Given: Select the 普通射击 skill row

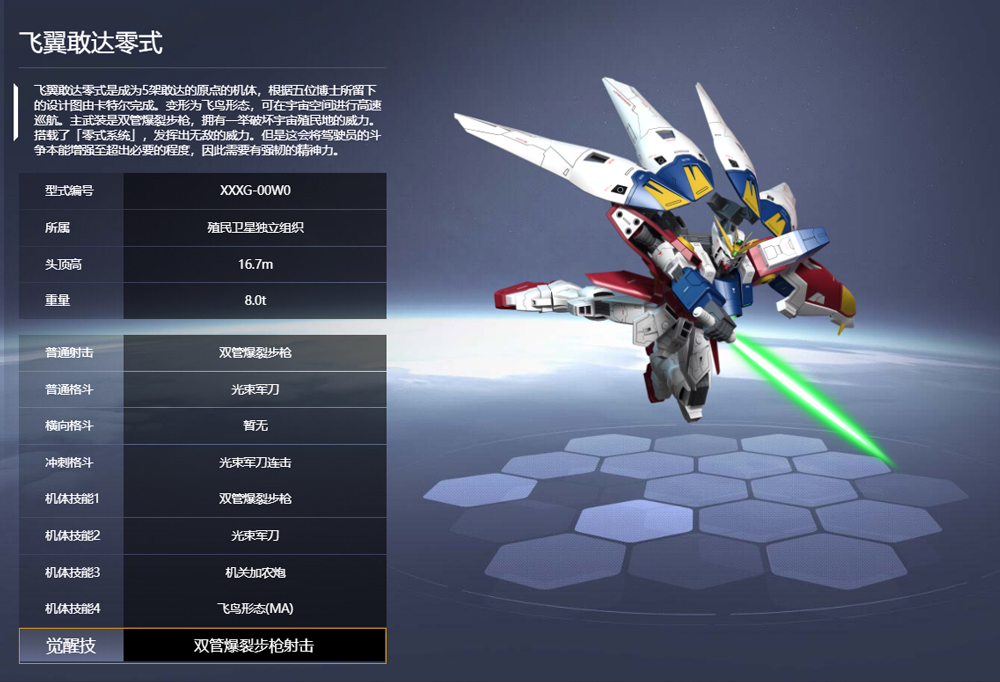Looking at the screenshot, I should click(202, 353).
